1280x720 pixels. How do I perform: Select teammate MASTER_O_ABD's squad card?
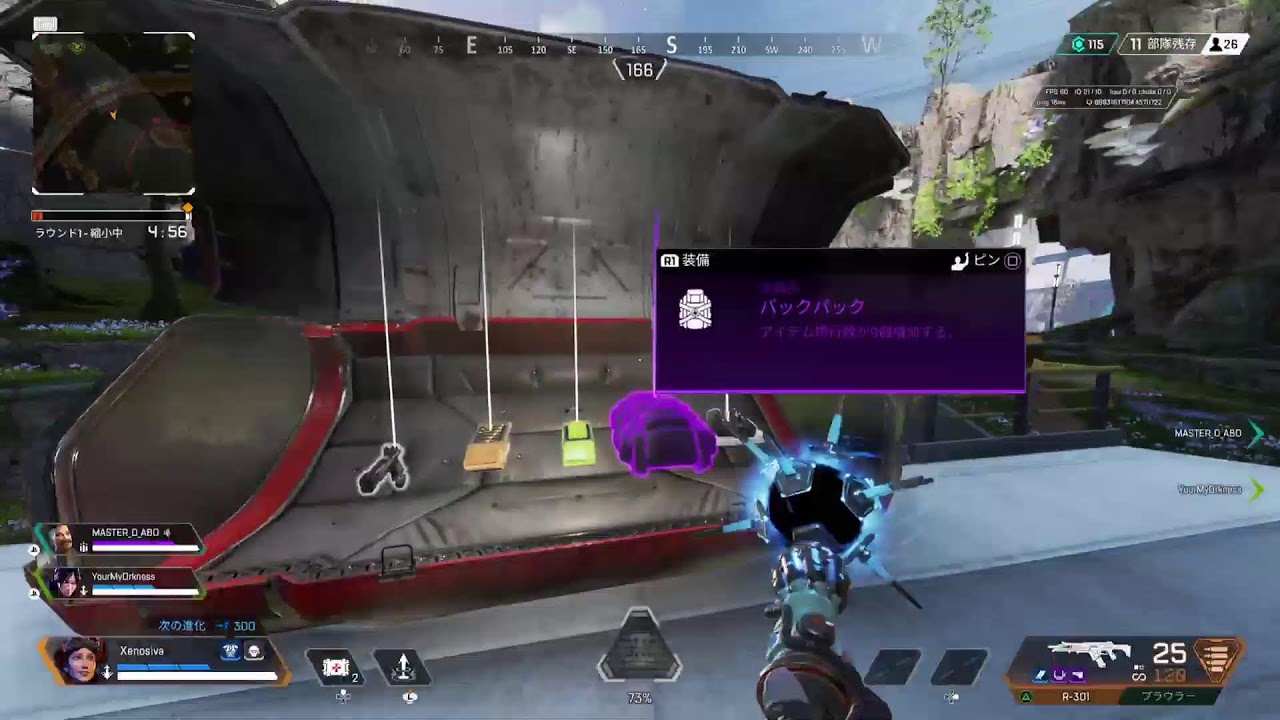(x=120, y=539)
